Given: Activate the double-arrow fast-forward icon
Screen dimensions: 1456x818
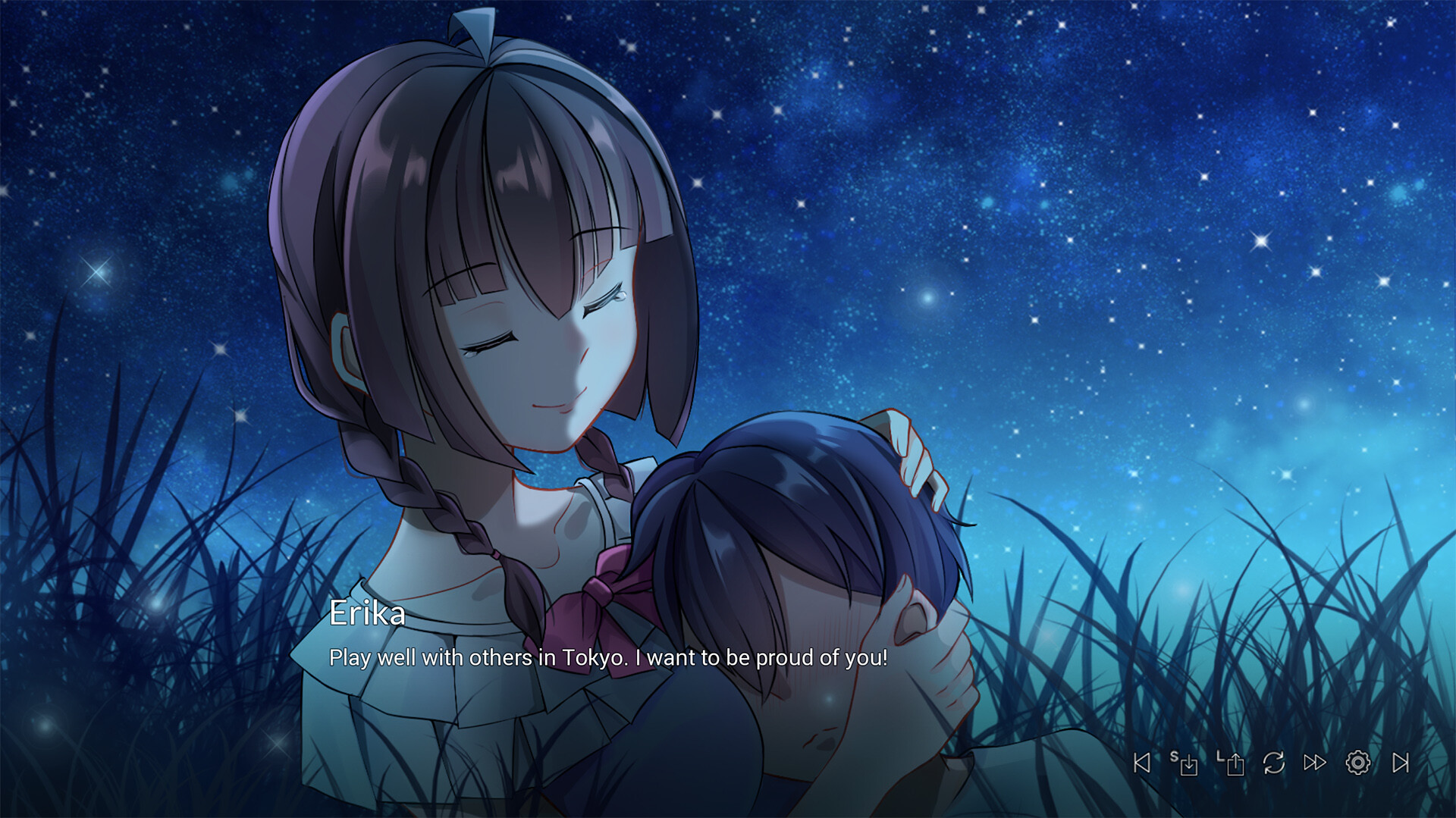Looking at the screenshot, I should point(1315,763).
